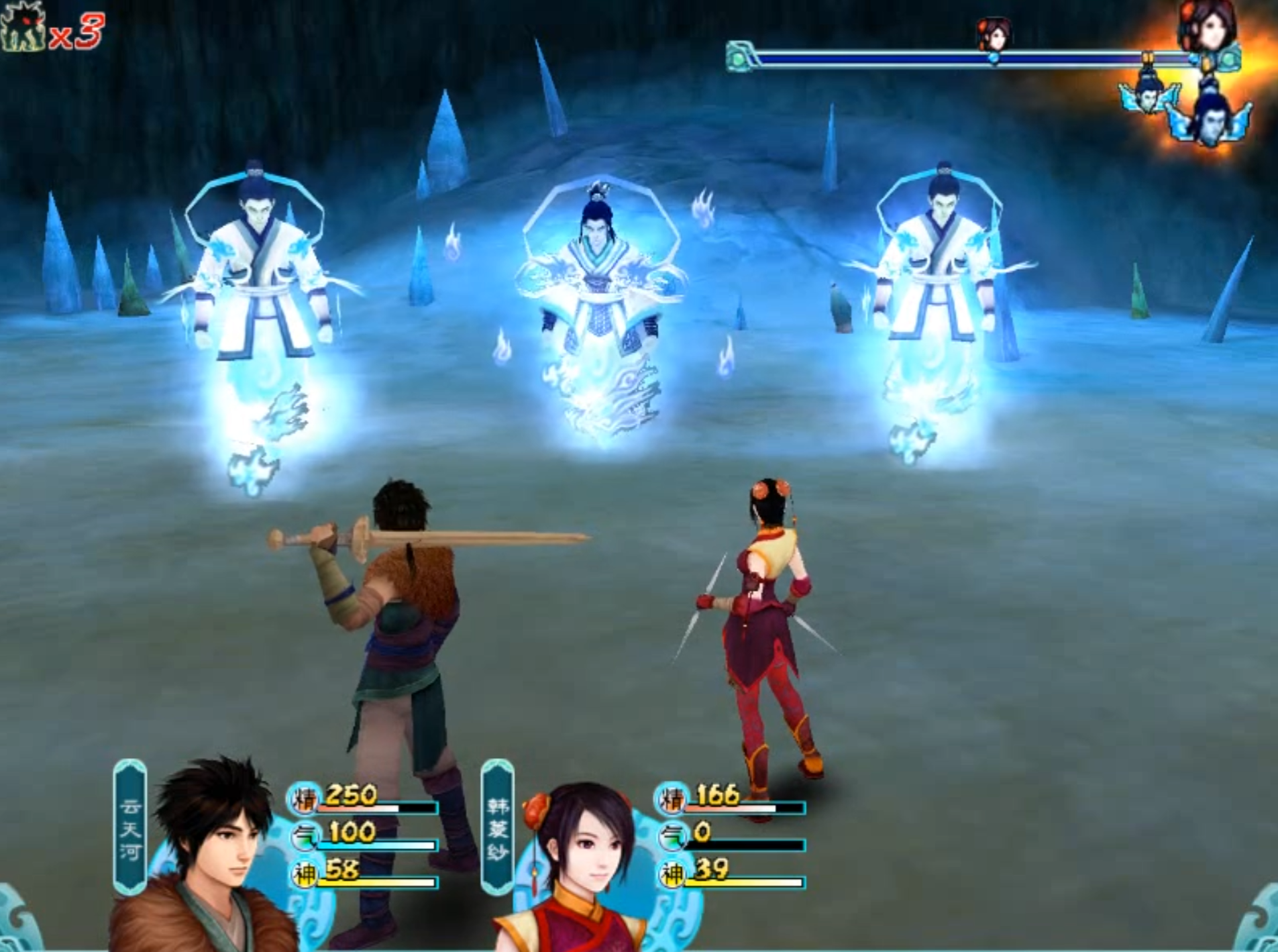Image resolution: width=1278 pixels, height=952 pixels.
Task: Click the 韩菱纱 name plate
Action: click(497, 828)
